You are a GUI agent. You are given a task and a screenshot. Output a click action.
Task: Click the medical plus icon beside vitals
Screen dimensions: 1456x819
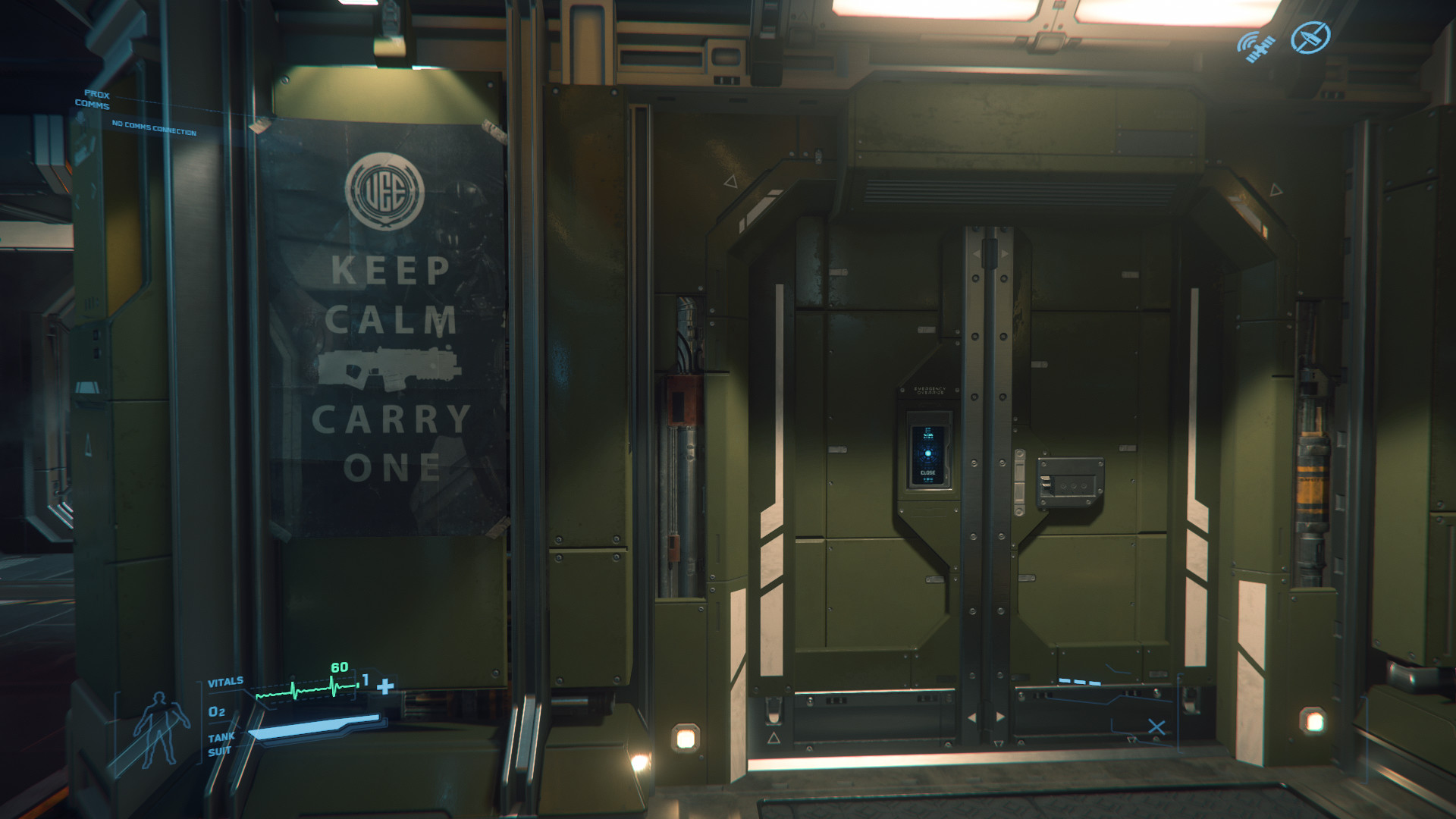tap(385, 686)
